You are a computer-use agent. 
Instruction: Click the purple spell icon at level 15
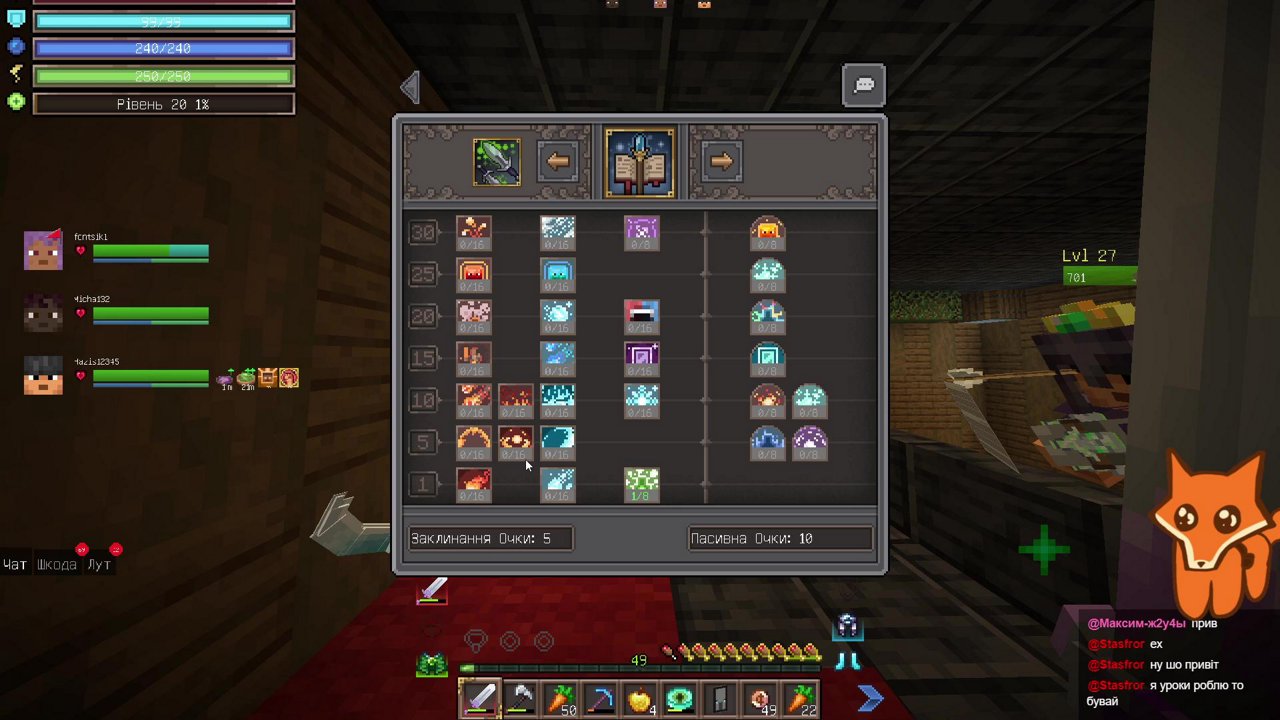[x=641, y=357]
